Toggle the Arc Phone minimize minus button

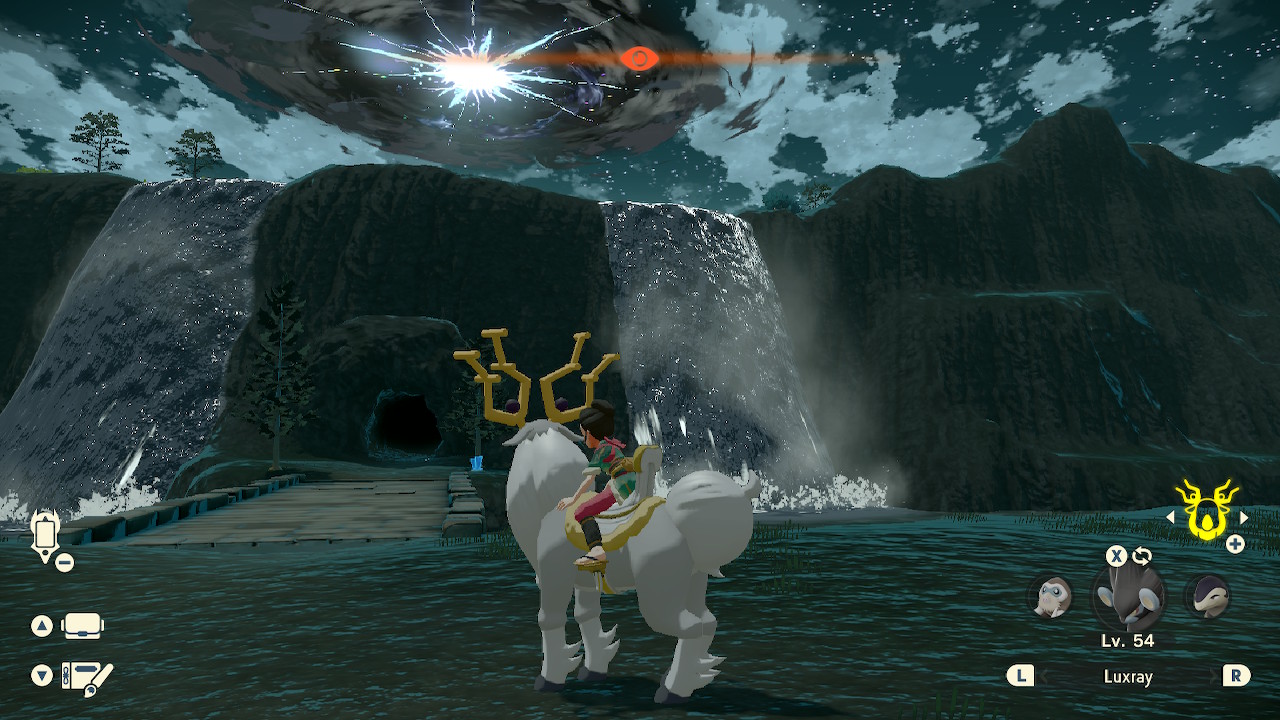(x=65, y=562)
